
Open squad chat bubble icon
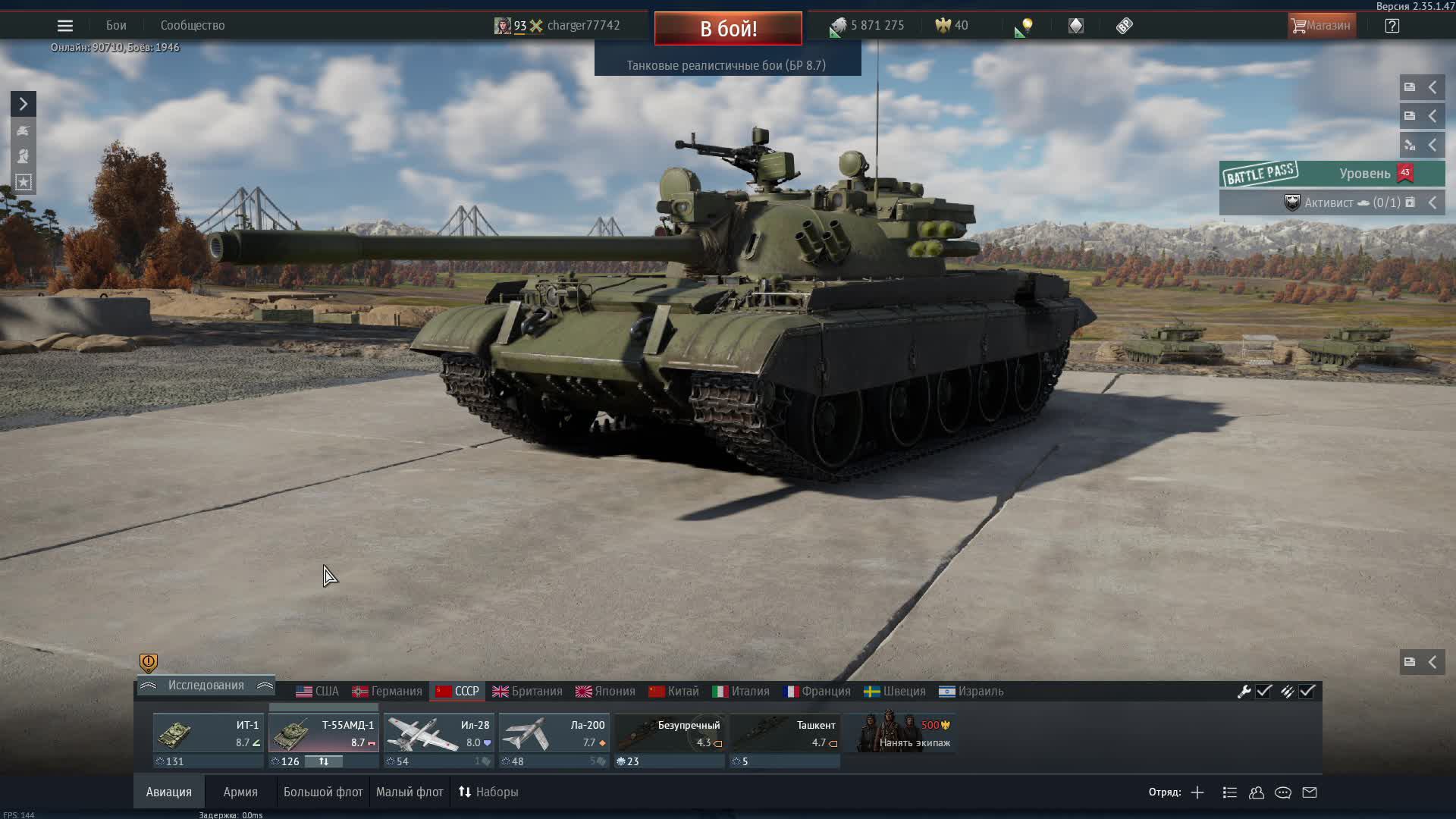[1283, 792]
